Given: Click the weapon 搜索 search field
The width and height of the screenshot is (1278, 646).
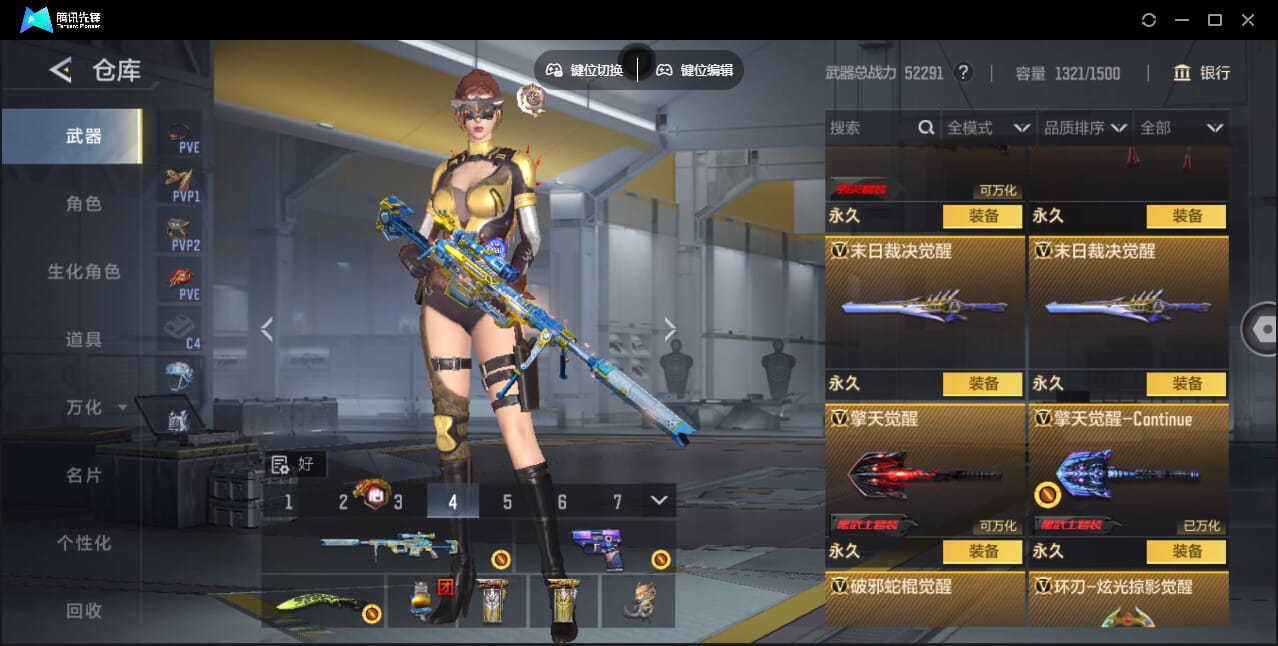Looking at the screenshot, I should [x=870, y=128].
